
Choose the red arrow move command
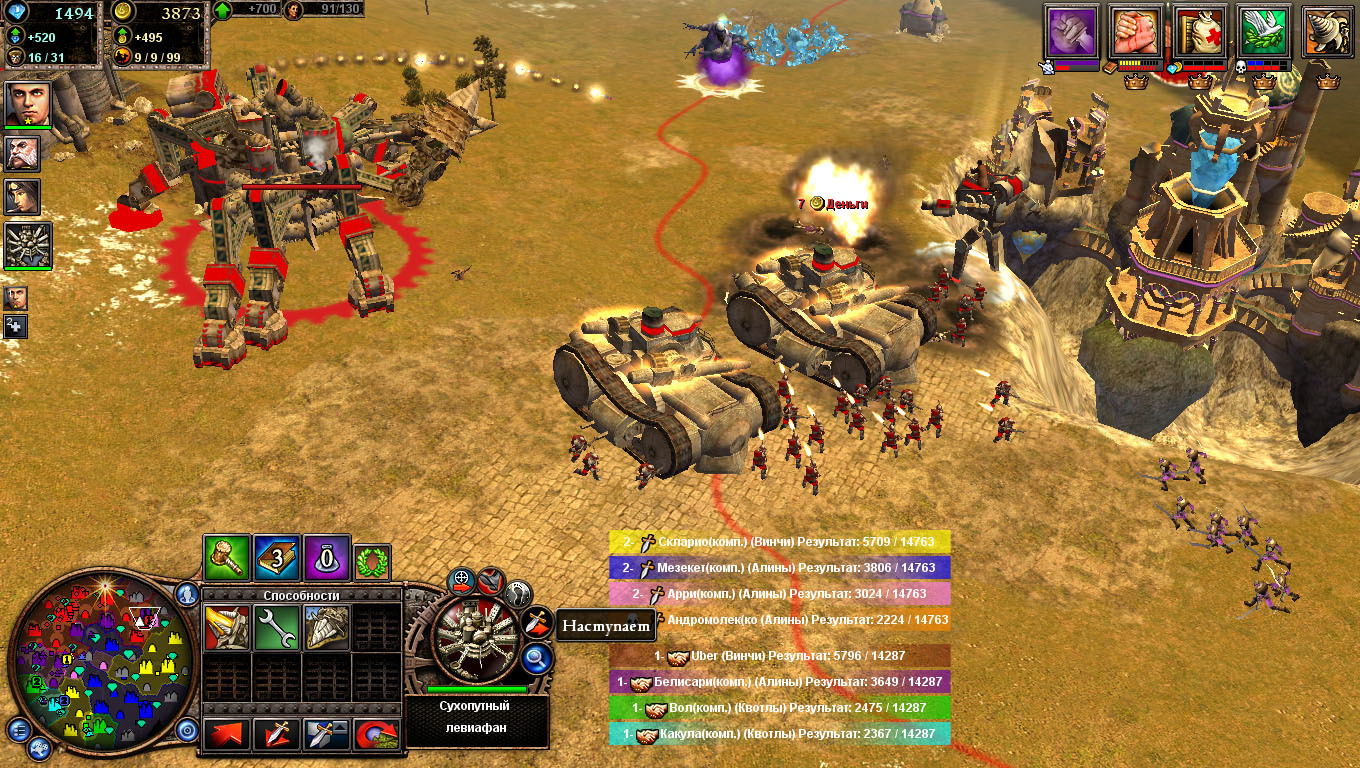tap(227, 735)
